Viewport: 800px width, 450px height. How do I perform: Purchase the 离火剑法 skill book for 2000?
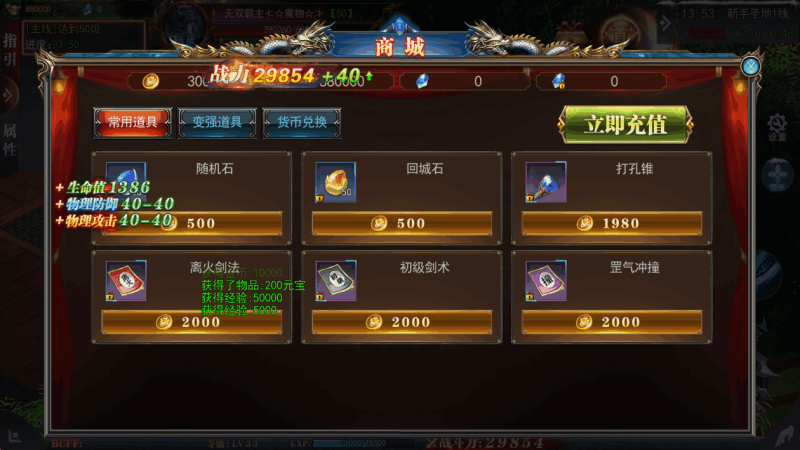[192, 322]
